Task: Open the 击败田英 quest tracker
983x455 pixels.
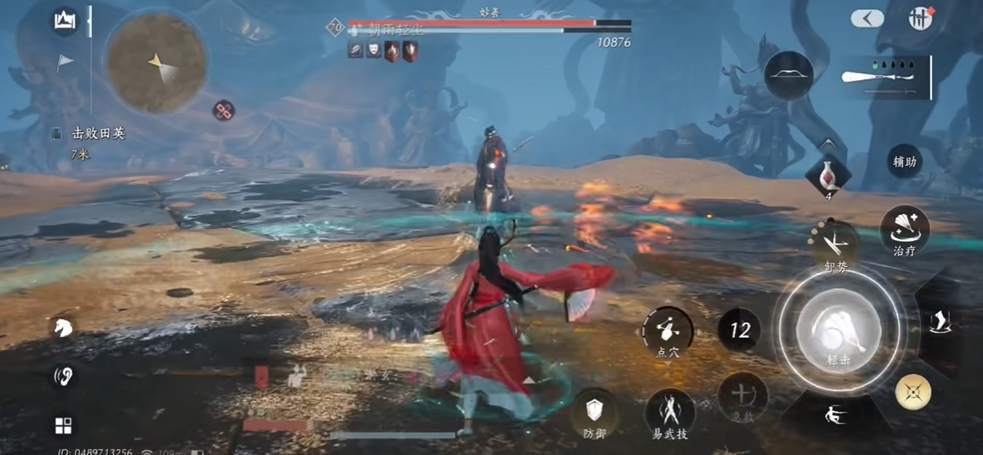Action: [97, 133]
